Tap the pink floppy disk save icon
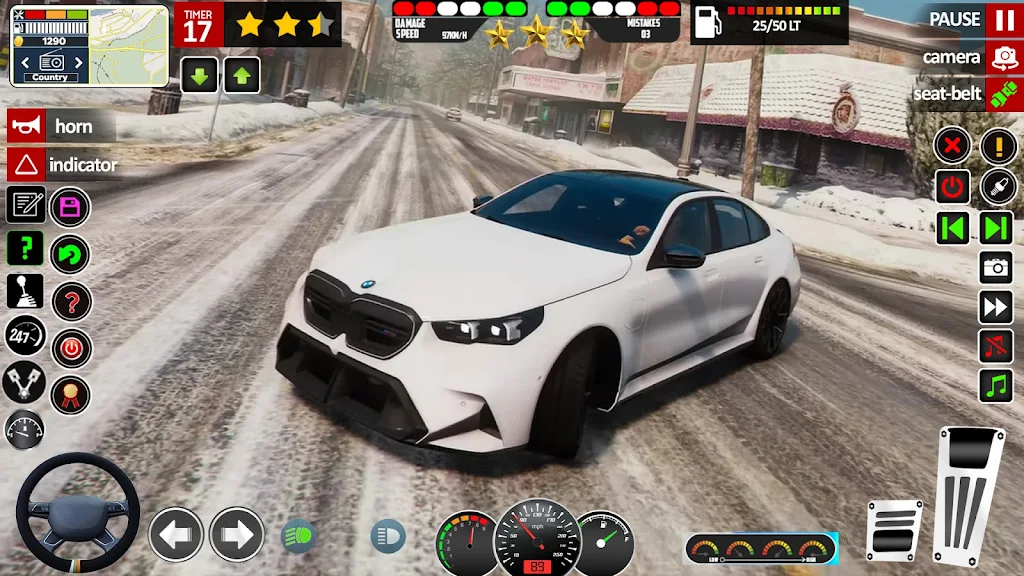This screenshot has width=1024, height=576. point(70,208)
